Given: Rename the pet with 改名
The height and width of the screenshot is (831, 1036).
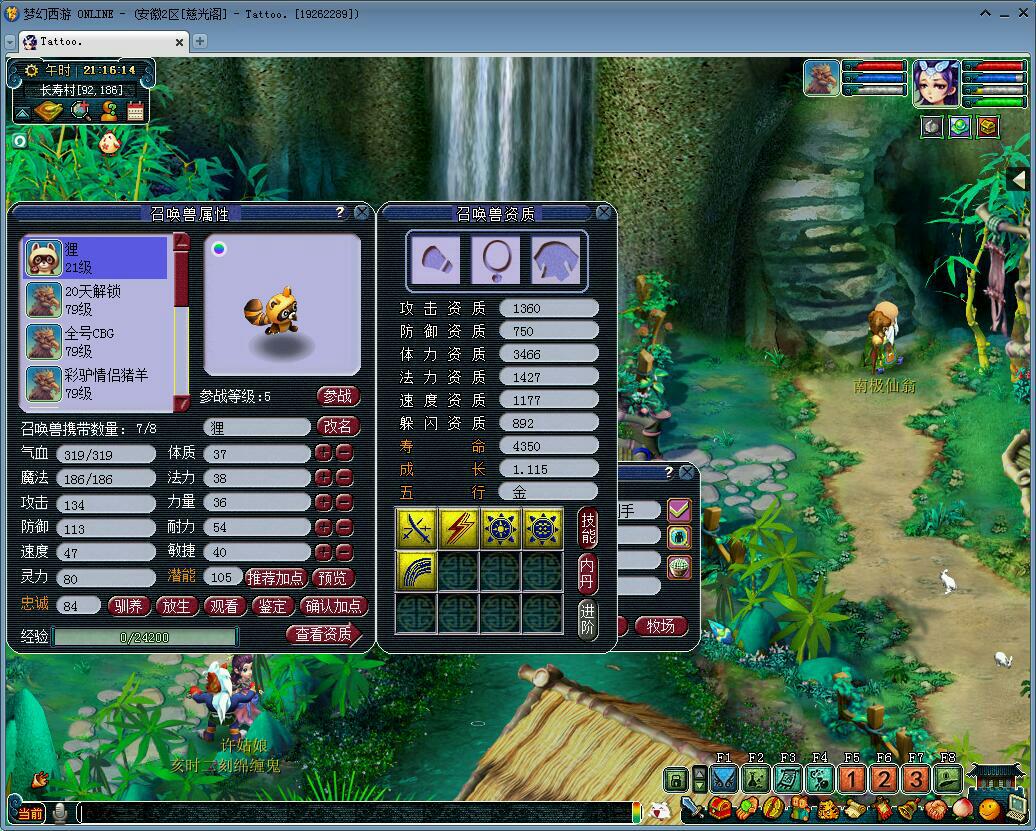Looking at the screenshot, I should (338, 426).
